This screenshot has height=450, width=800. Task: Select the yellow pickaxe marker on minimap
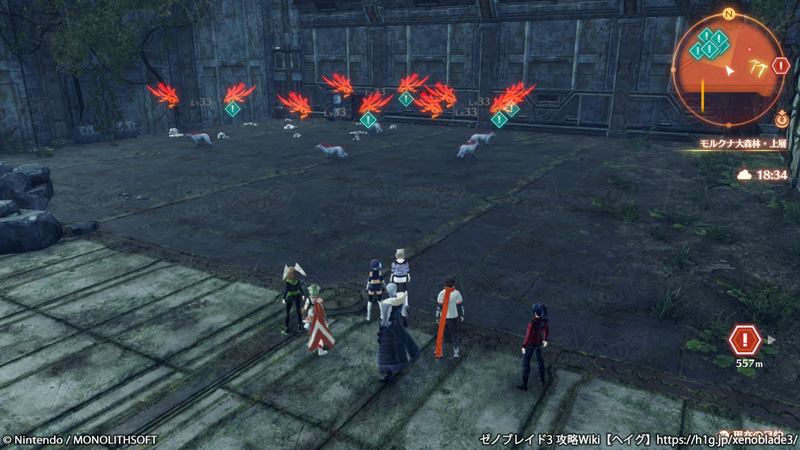pos(756,67)
